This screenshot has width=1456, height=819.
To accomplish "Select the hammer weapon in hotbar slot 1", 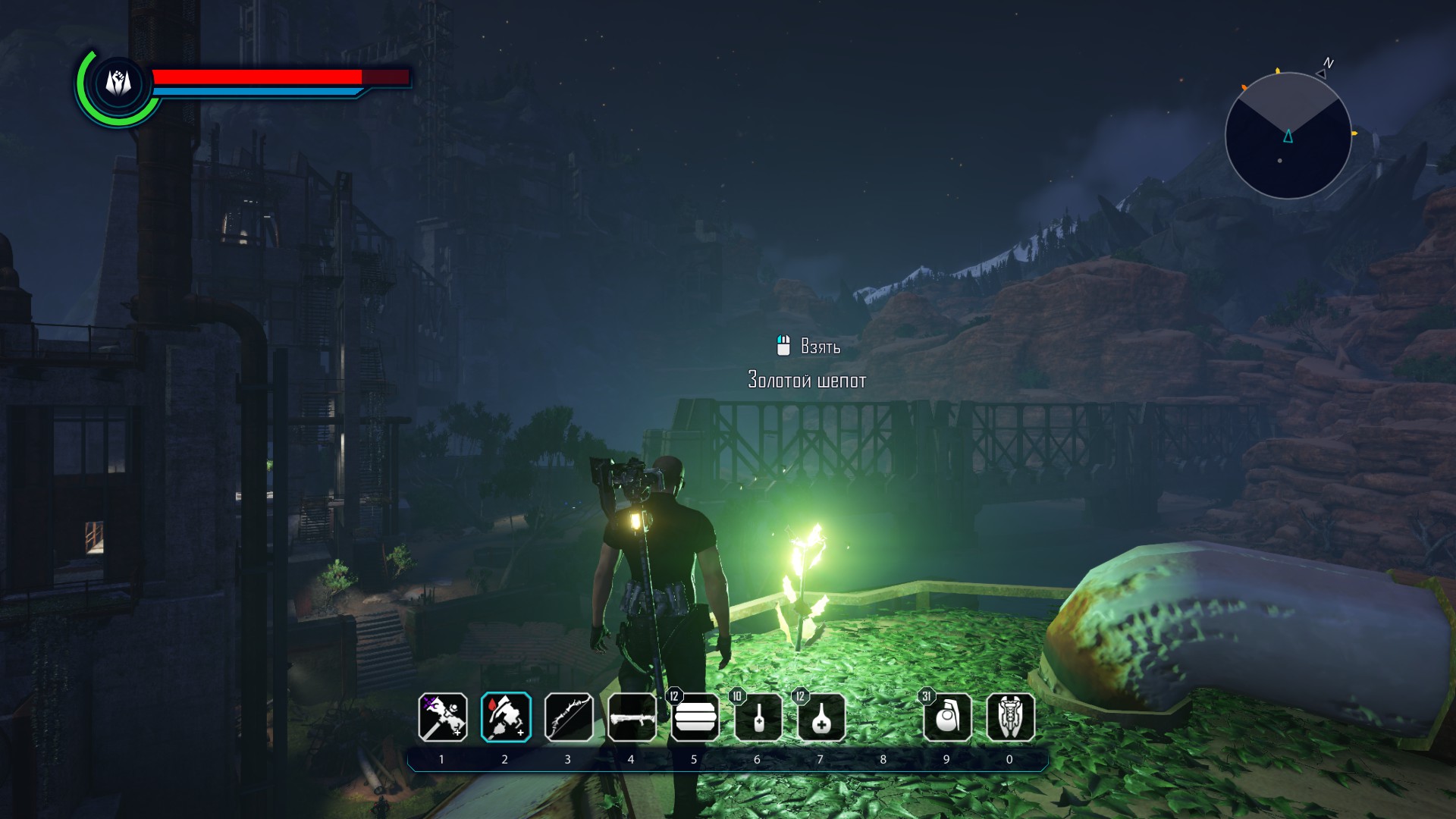I will click(x=443, y=717).
